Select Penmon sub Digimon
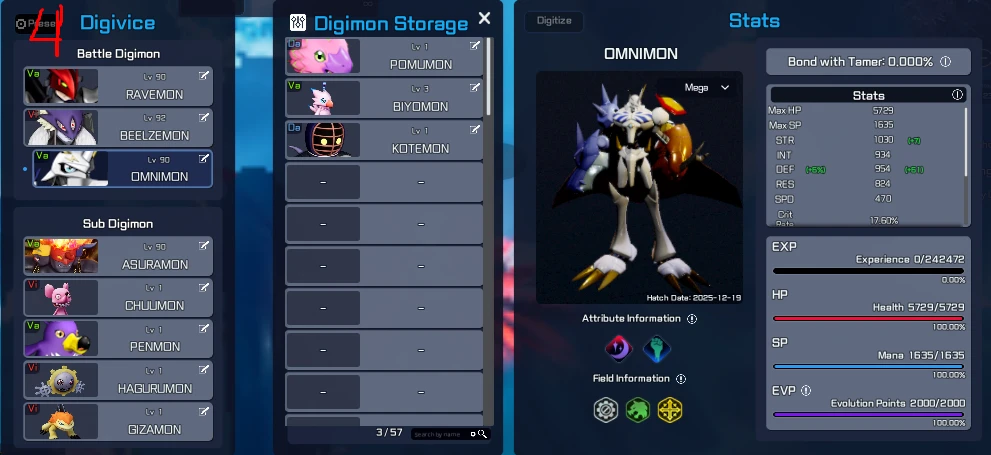This screenshot has width=991, height=455. tap(118, 339)
